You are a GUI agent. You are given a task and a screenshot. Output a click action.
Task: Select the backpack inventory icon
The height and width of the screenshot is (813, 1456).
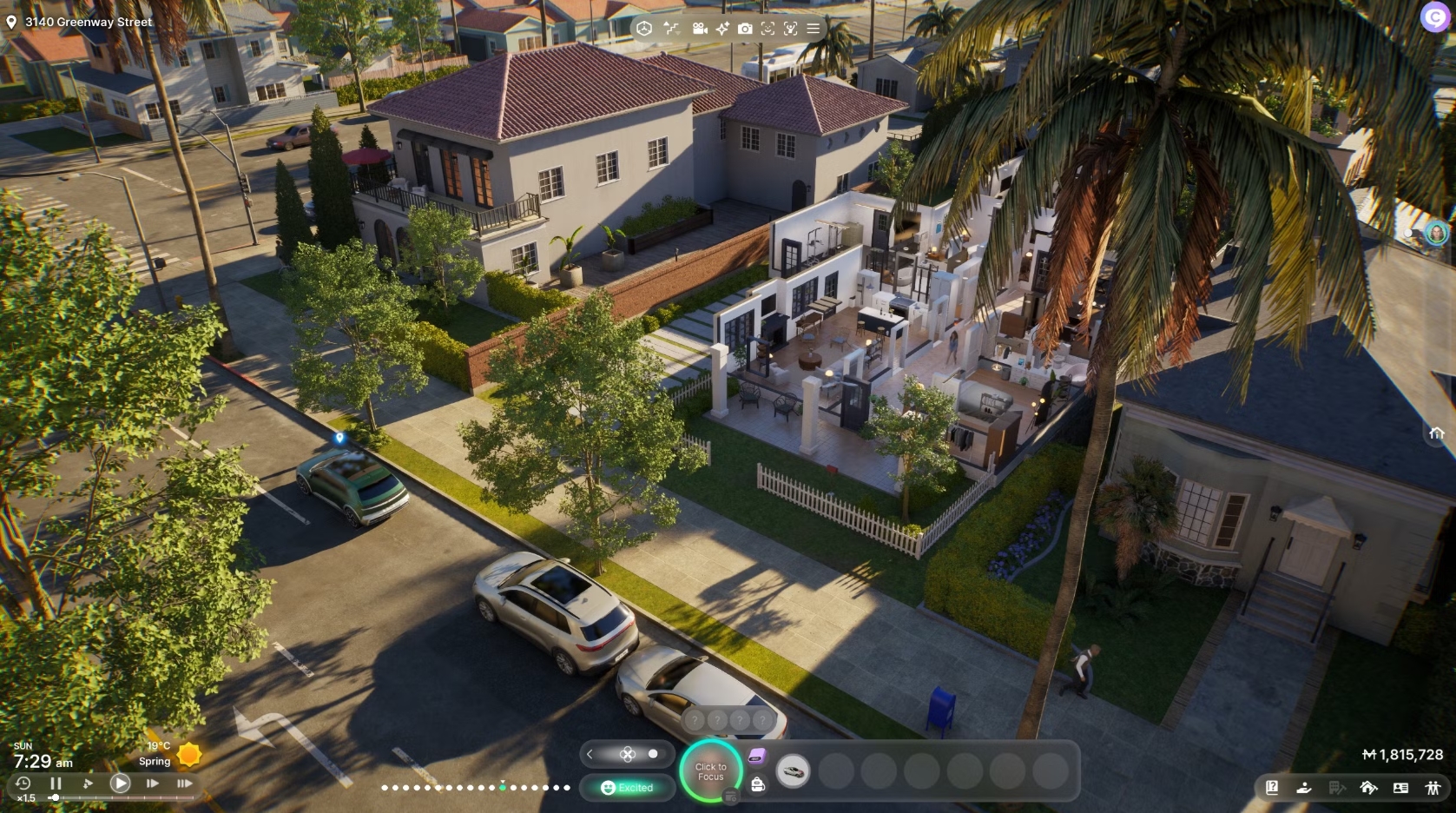pyautogui.click(x=758, y=785)
